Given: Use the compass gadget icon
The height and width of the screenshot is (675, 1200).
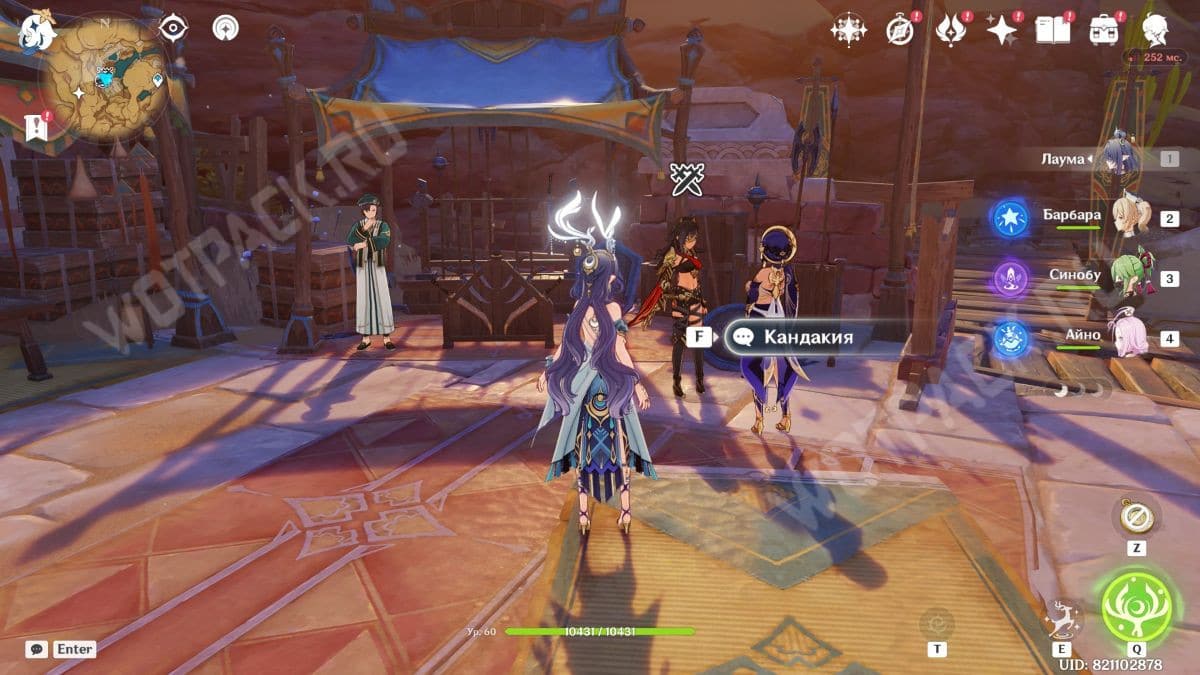Looking at the screenshot, I should click(1137, 516).
